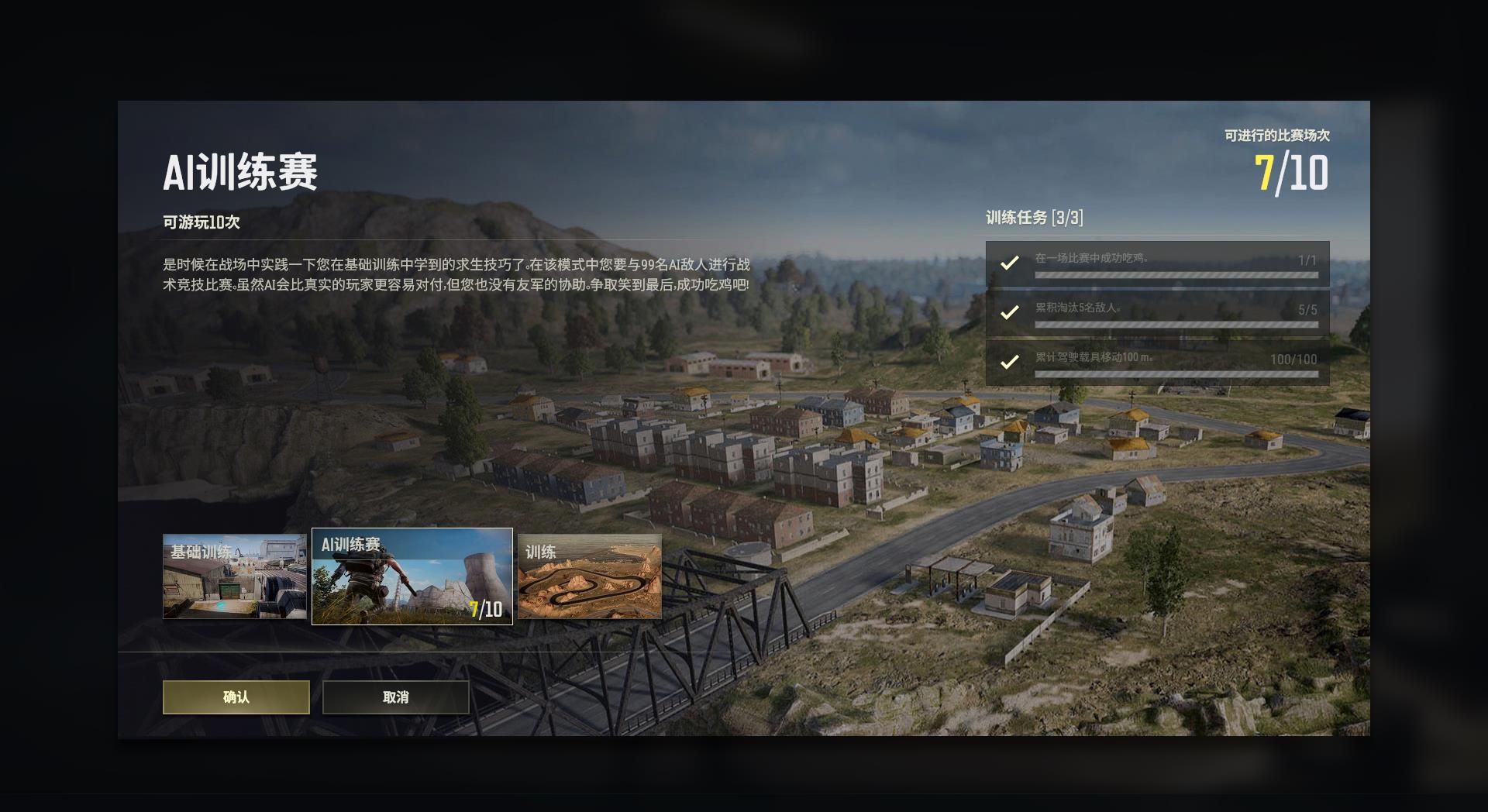Click the 累积淘汰5名敌人 mission row
The width and height of the screenshot is (1488, 812).
[x=1157, y=313]
